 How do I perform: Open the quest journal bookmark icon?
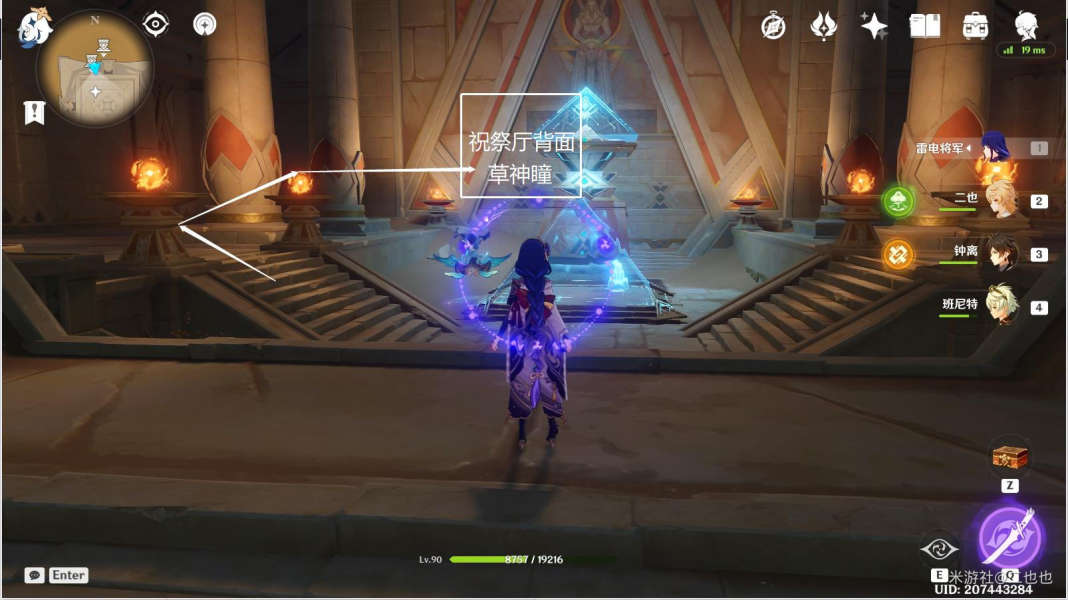(34, 113)
